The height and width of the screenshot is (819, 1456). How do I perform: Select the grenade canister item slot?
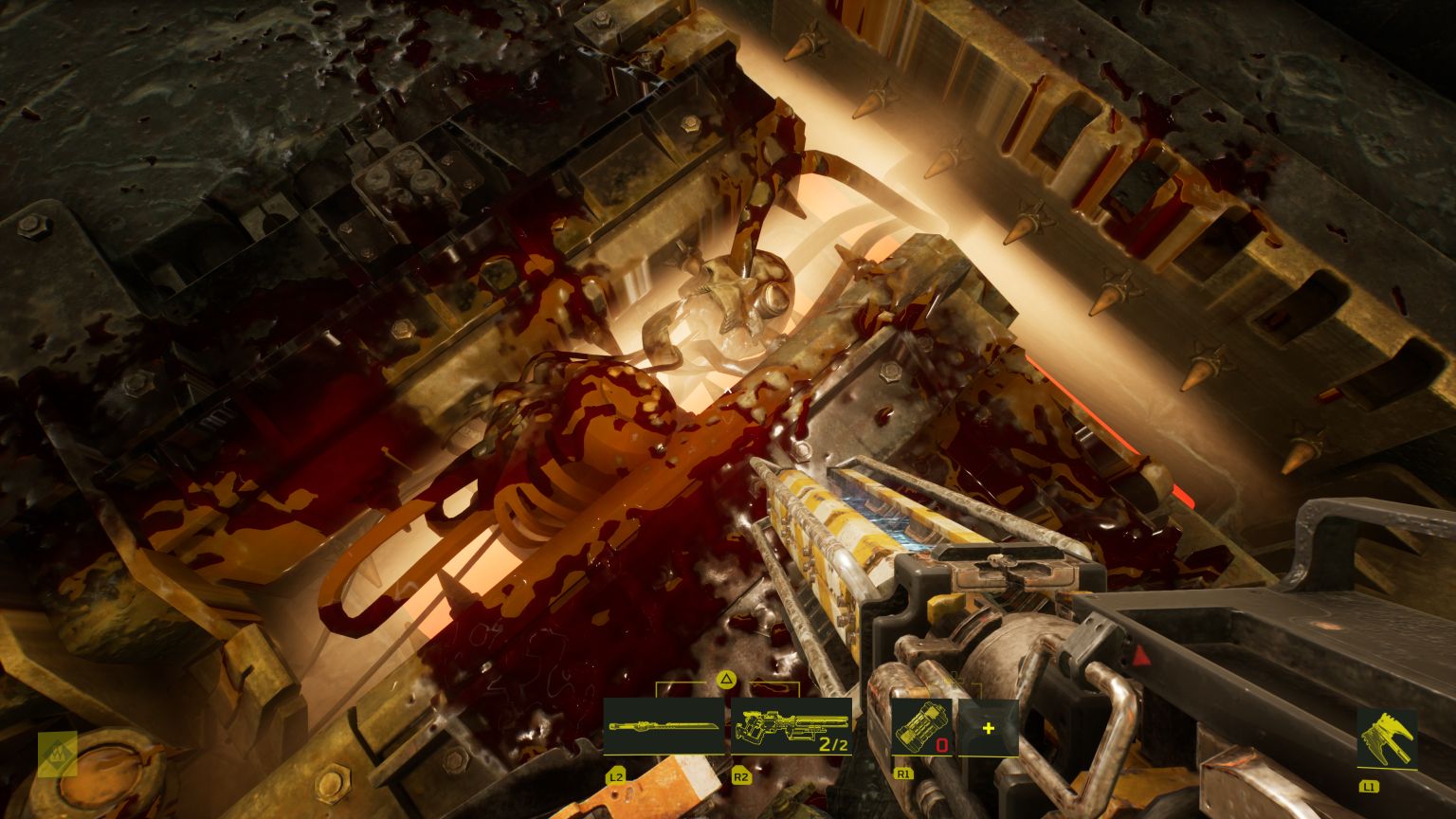click(x=920, y=728)
